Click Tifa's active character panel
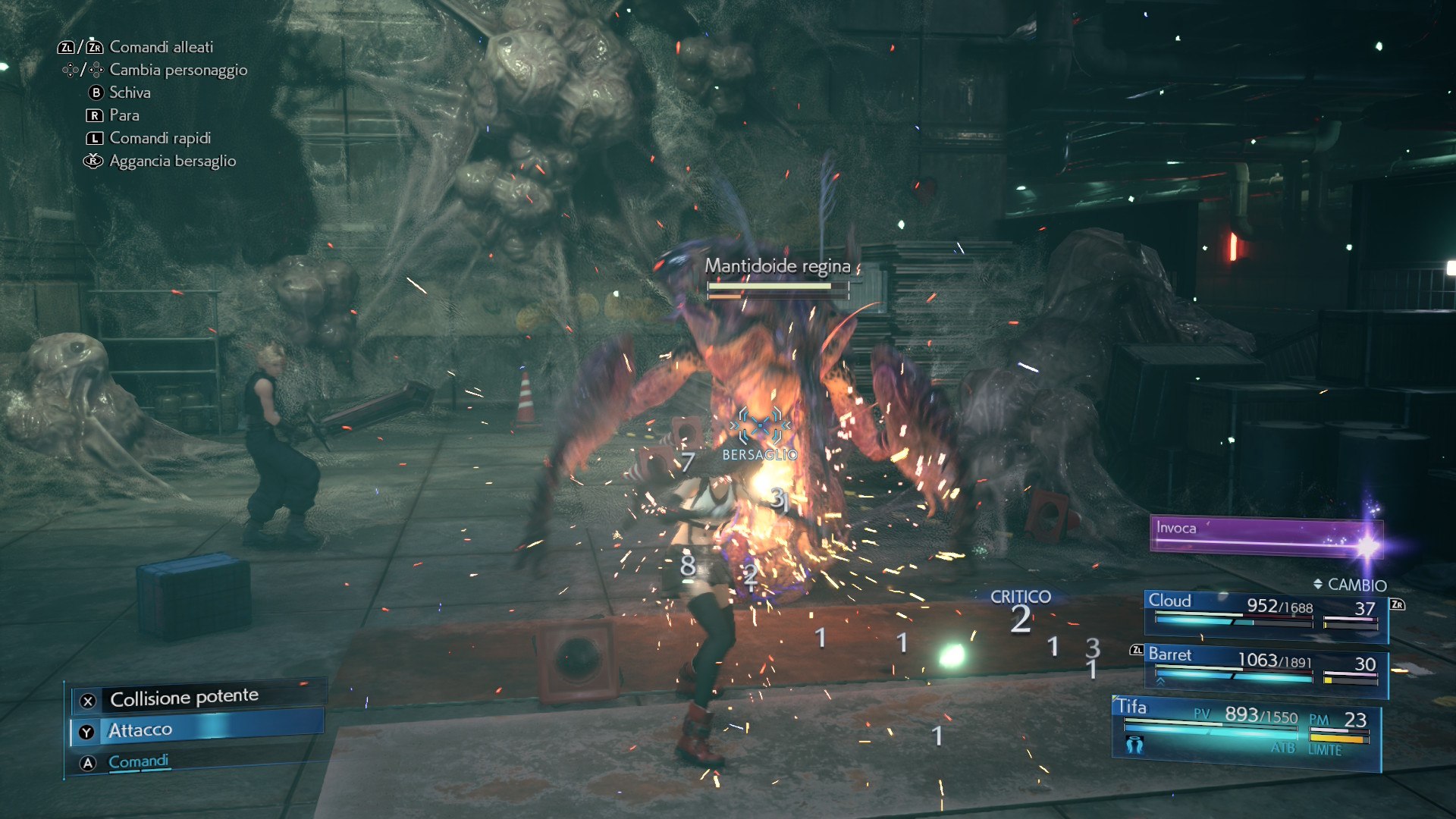Viewport: 1456px width, 819px height. point(1245,730)
